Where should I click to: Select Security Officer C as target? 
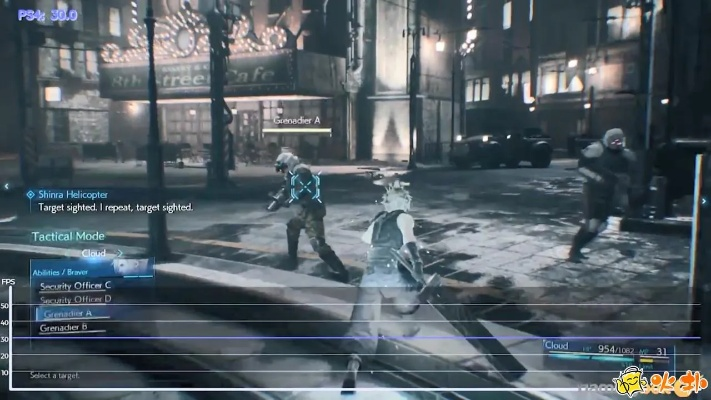tap(76, 285)
